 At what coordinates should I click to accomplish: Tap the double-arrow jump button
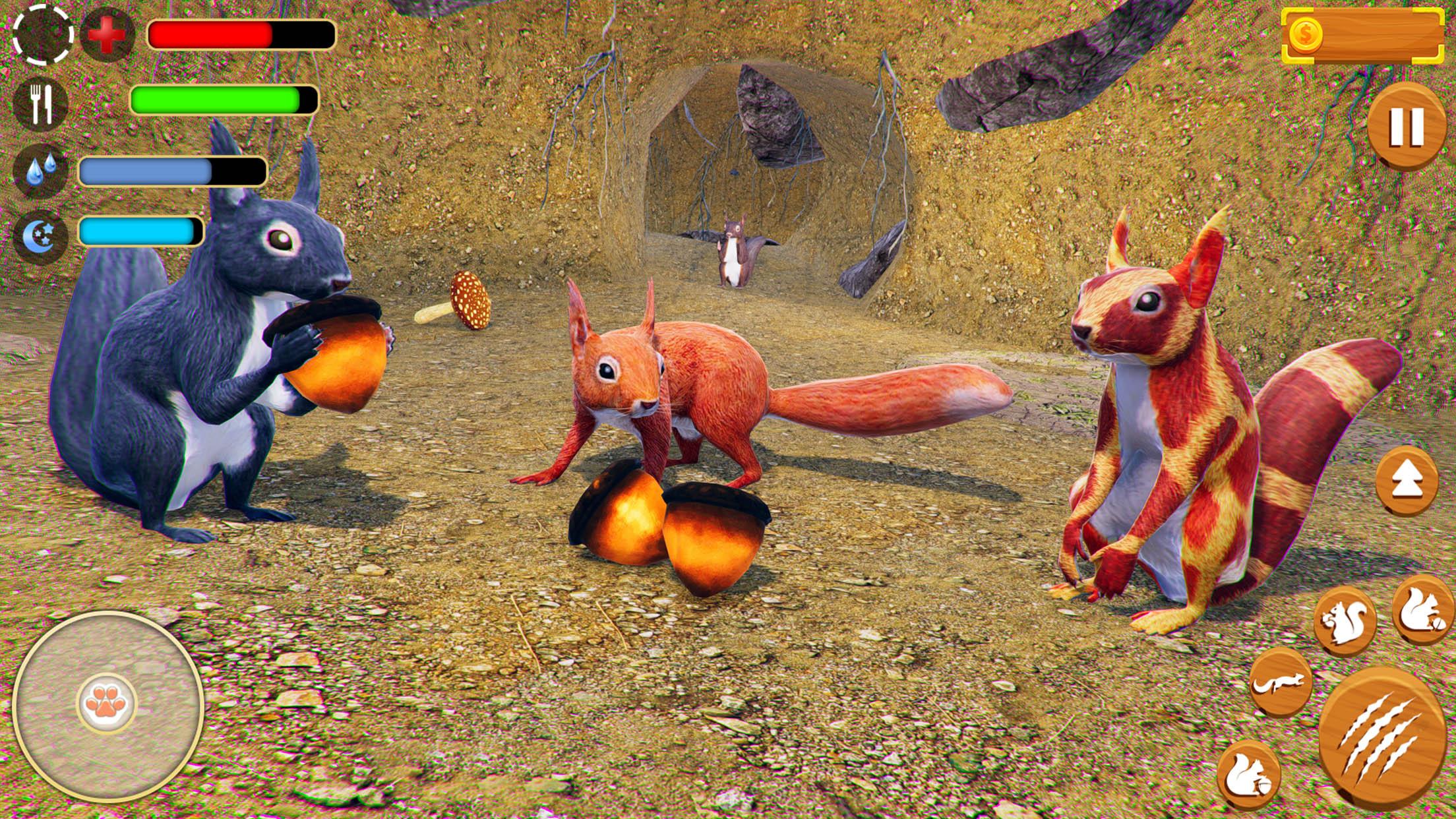point(1406,479)
